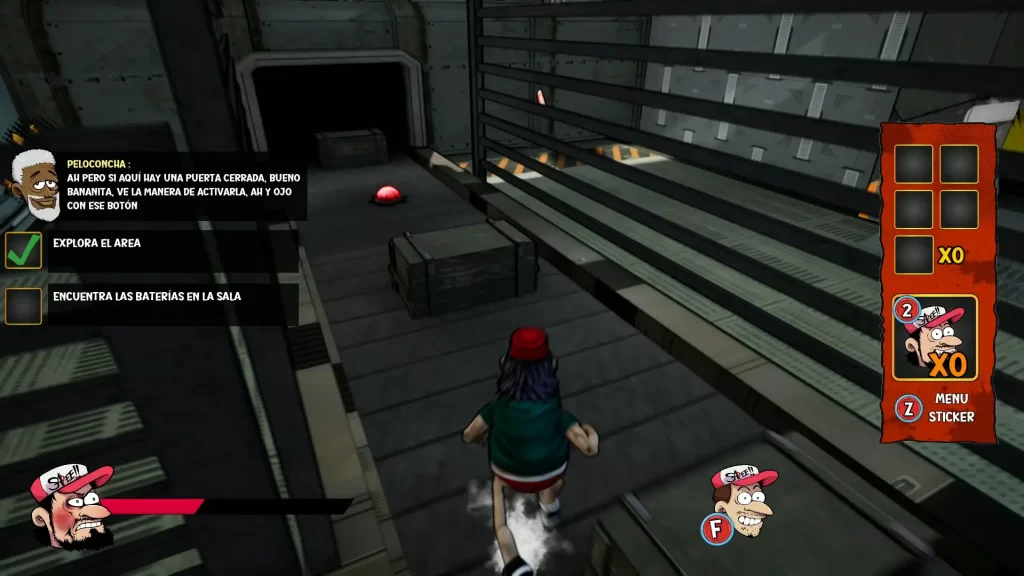Select the Encuentra las Baterías objective checkbox
1024x576 pixels.
[x=24, y=305]
